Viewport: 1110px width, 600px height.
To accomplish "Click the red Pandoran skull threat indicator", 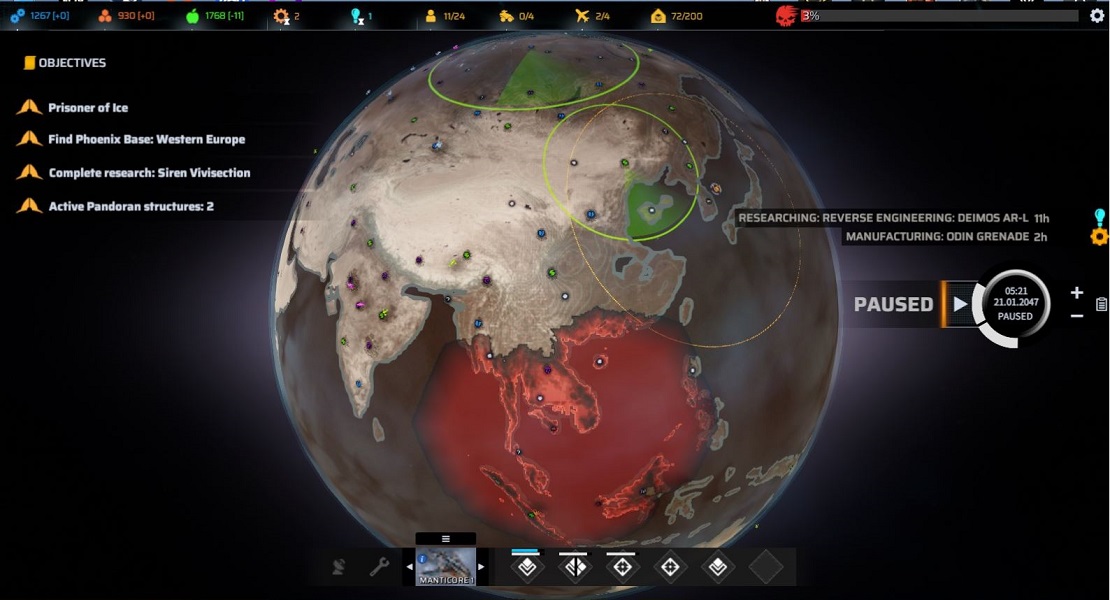I will [787, 16].
